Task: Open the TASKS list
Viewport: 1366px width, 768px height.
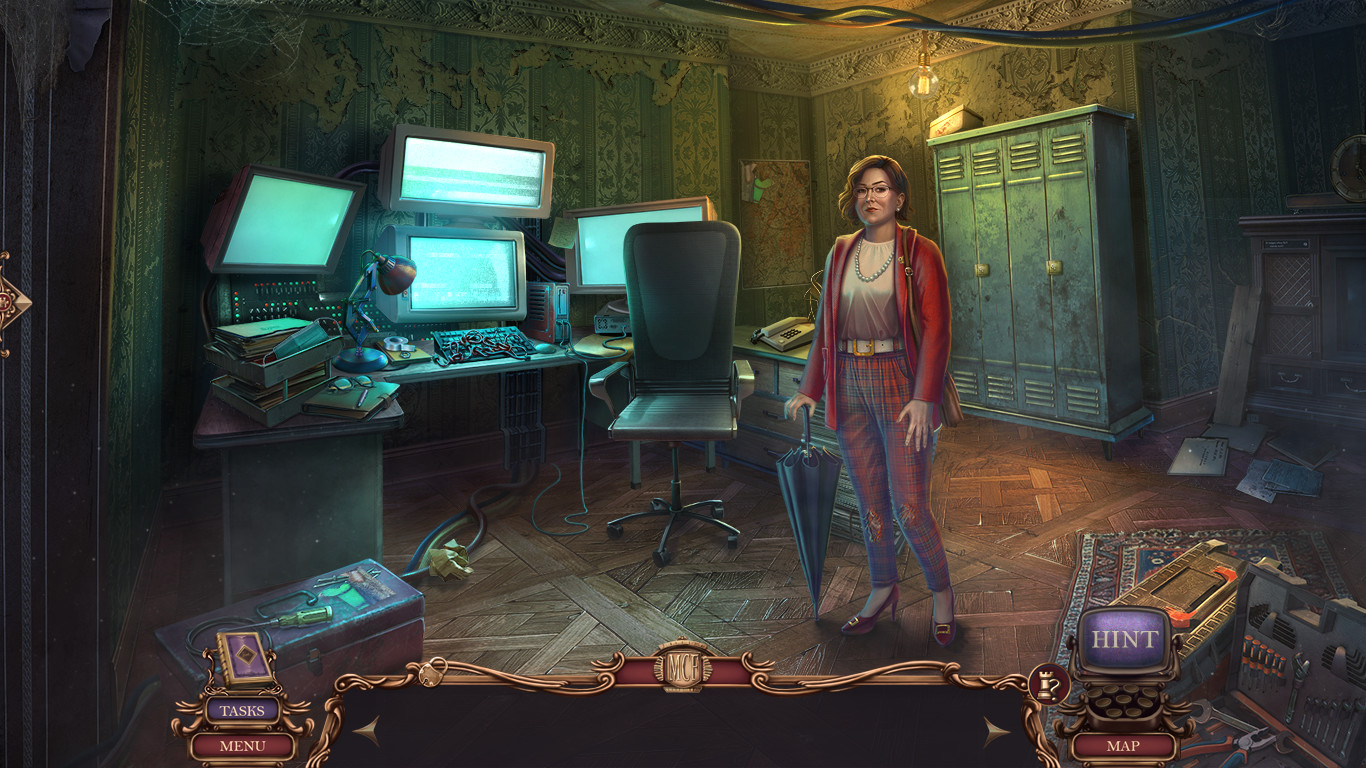Action: click(x=244, y=711)
